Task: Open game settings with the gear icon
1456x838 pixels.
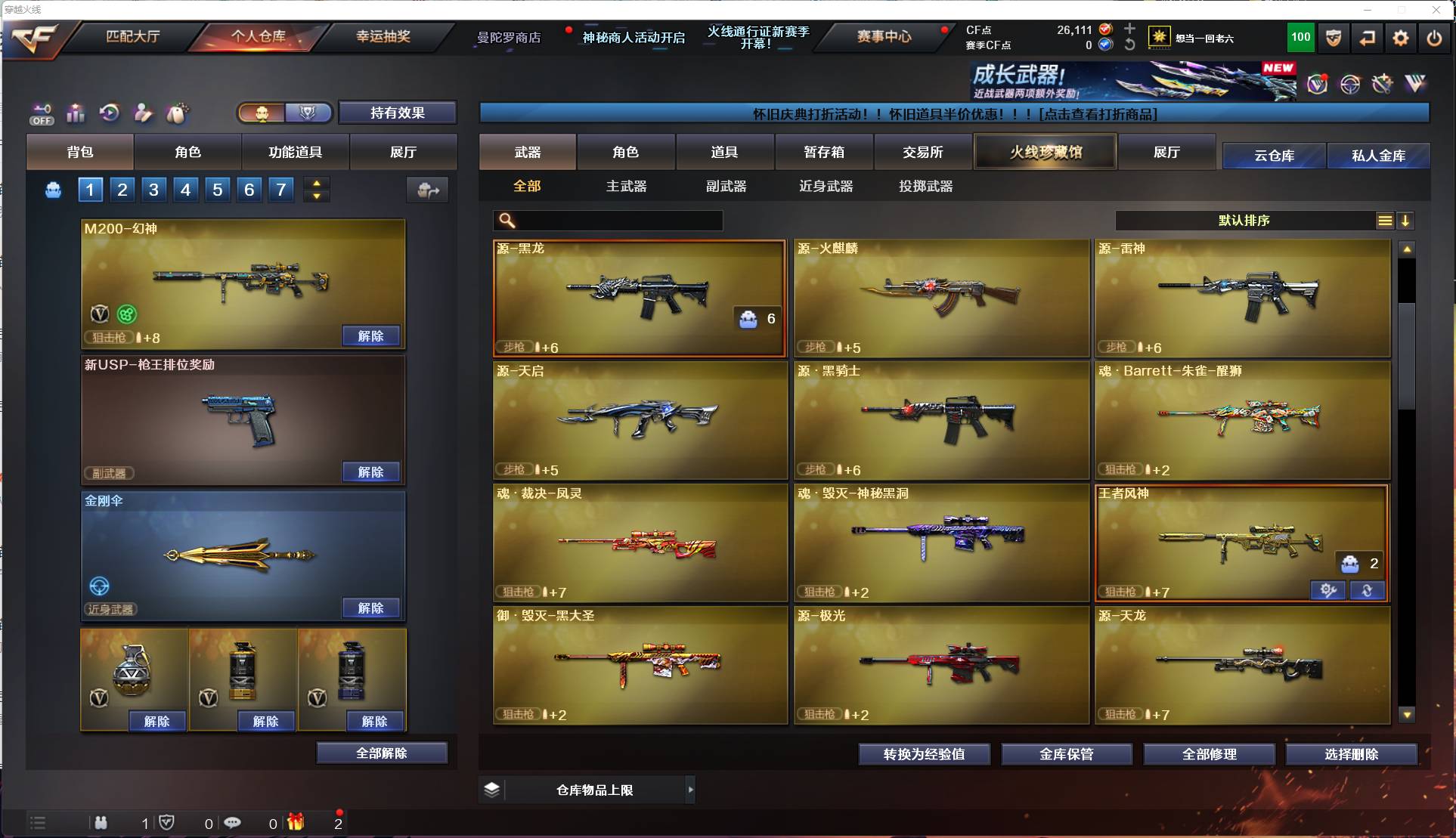Action: (x=1402, y=37)
